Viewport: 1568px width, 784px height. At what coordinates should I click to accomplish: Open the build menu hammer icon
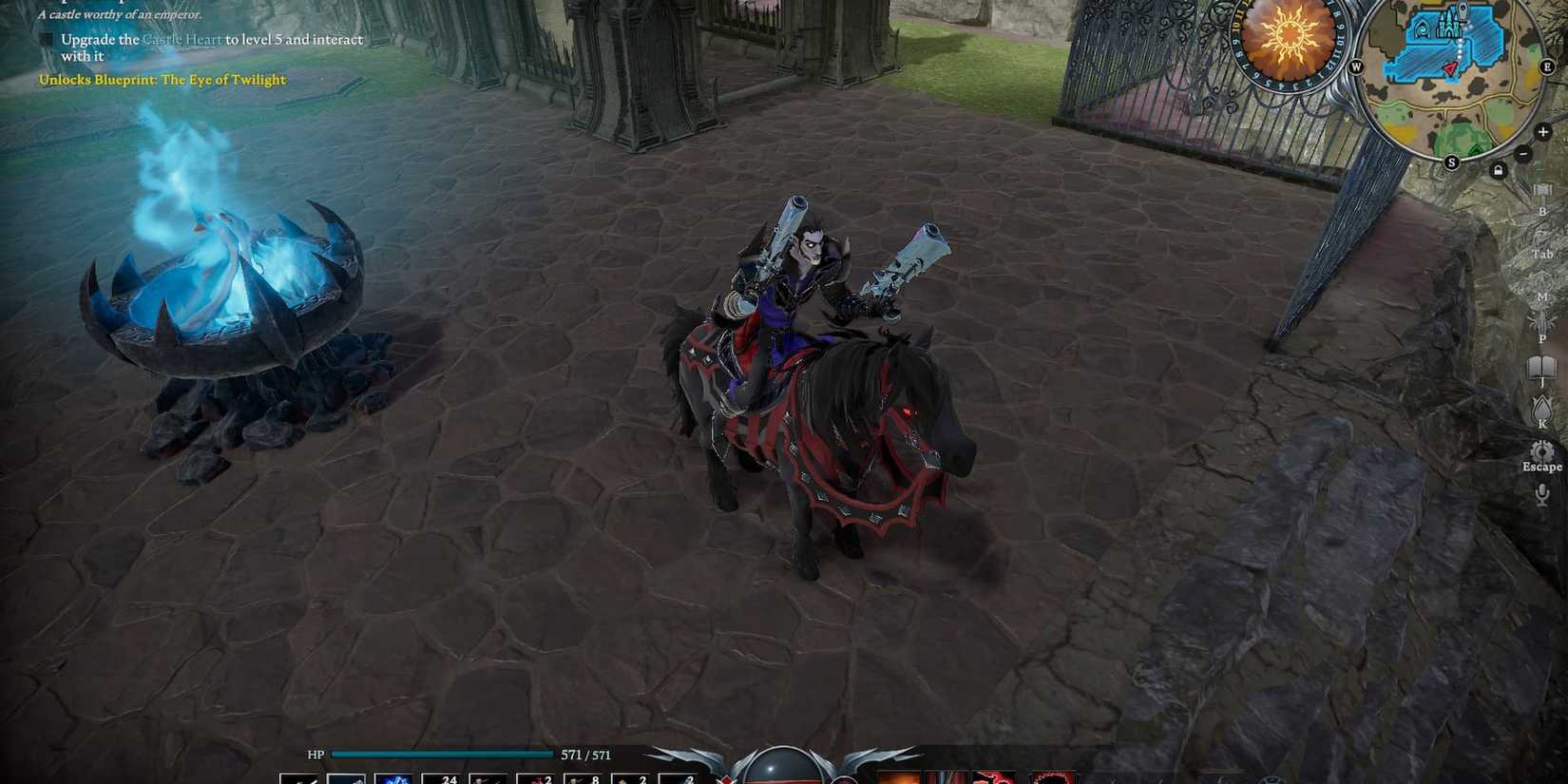coord(1541,191)
